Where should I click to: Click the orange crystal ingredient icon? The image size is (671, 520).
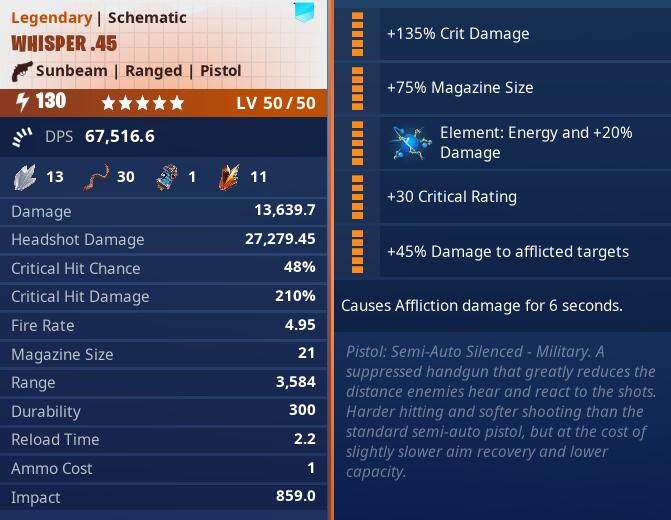pos(230,176)
